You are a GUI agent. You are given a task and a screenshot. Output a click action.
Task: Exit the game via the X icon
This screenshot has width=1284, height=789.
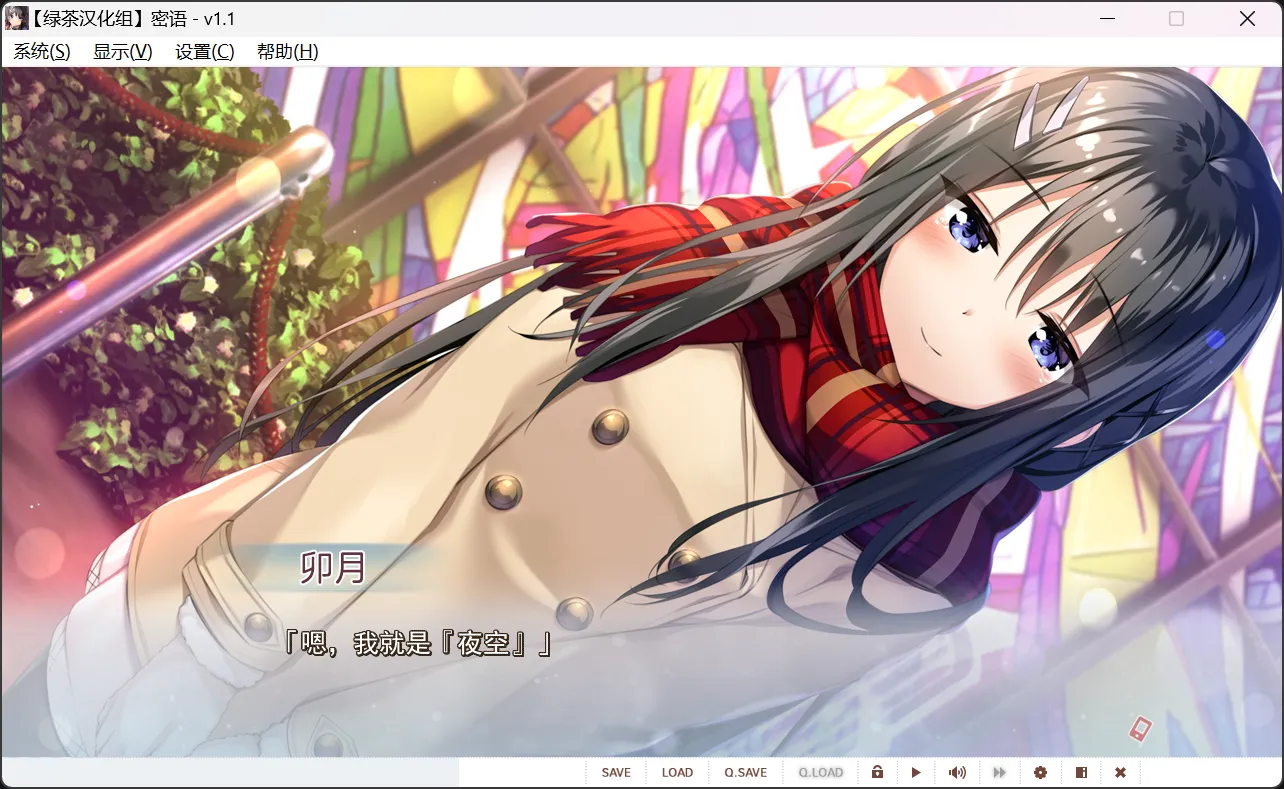(x=1120, y=772)
